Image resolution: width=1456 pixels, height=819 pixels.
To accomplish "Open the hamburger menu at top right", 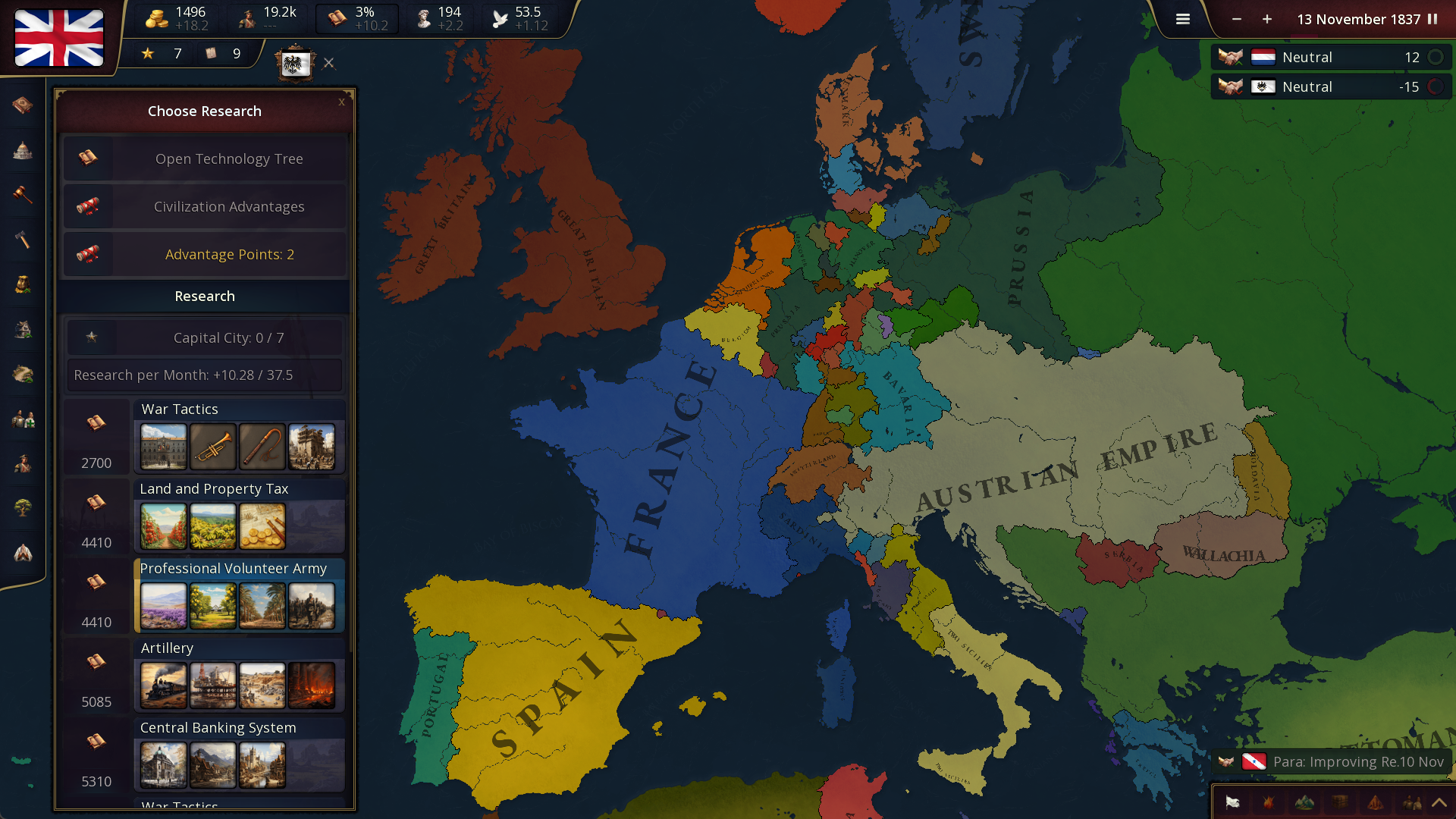I will [1182, 19].
